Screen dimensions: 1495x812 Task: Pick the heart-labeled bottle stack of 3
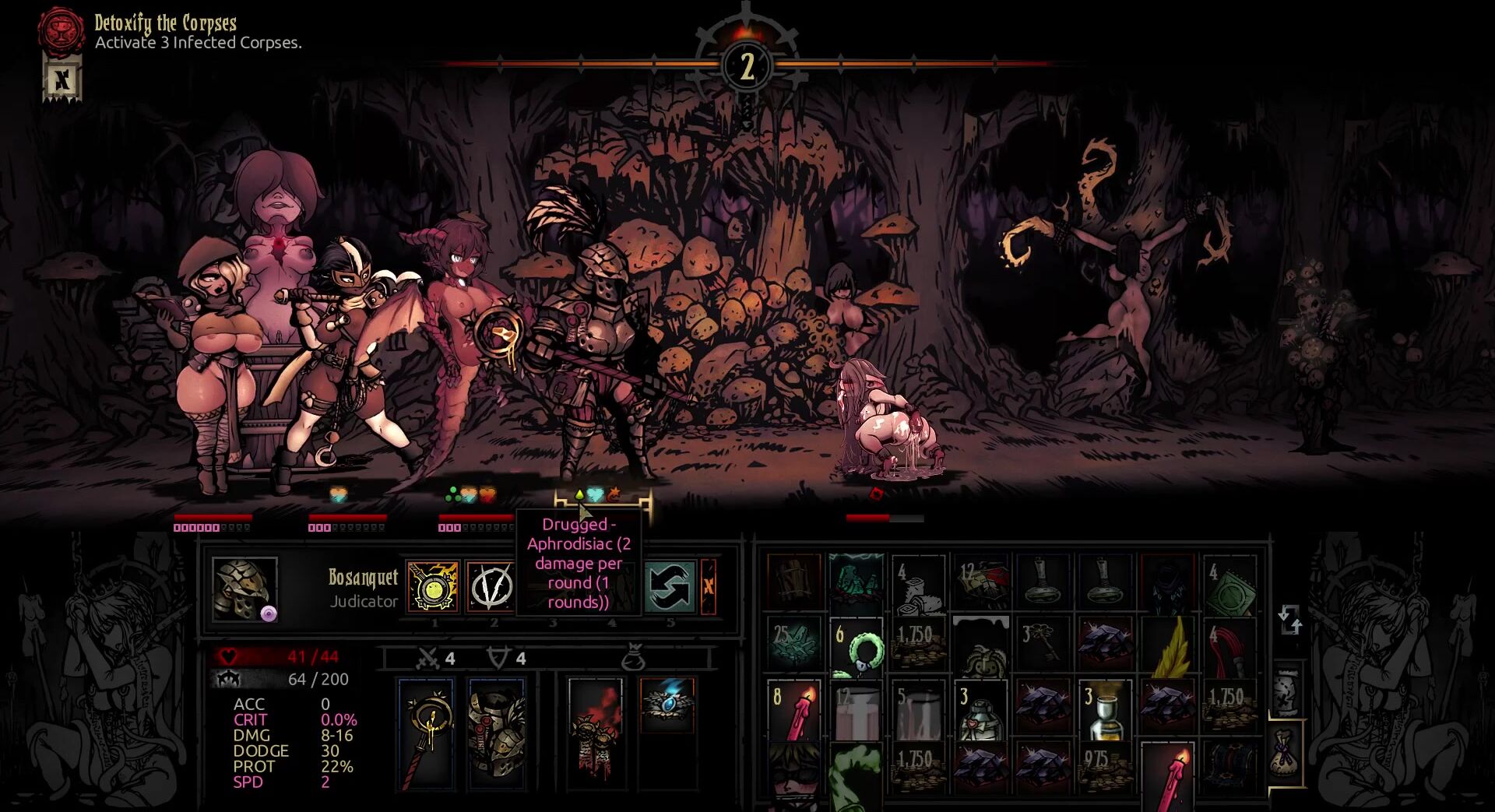click(x=980, y=710)
